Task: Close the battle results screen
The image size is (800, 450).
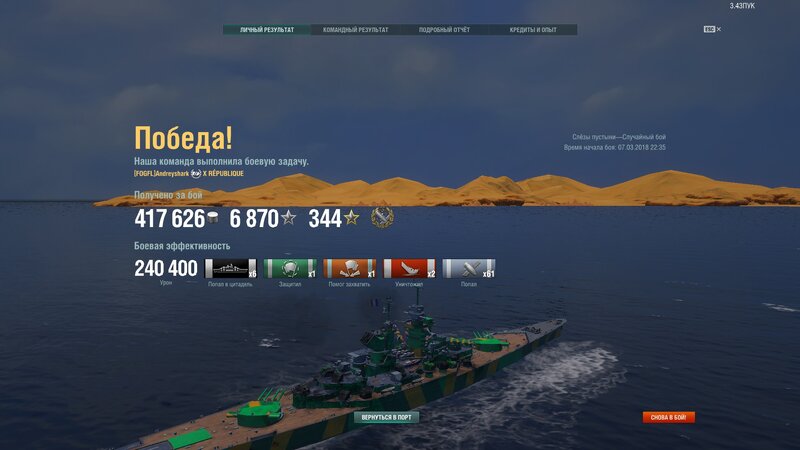Action: click(718, 29)
